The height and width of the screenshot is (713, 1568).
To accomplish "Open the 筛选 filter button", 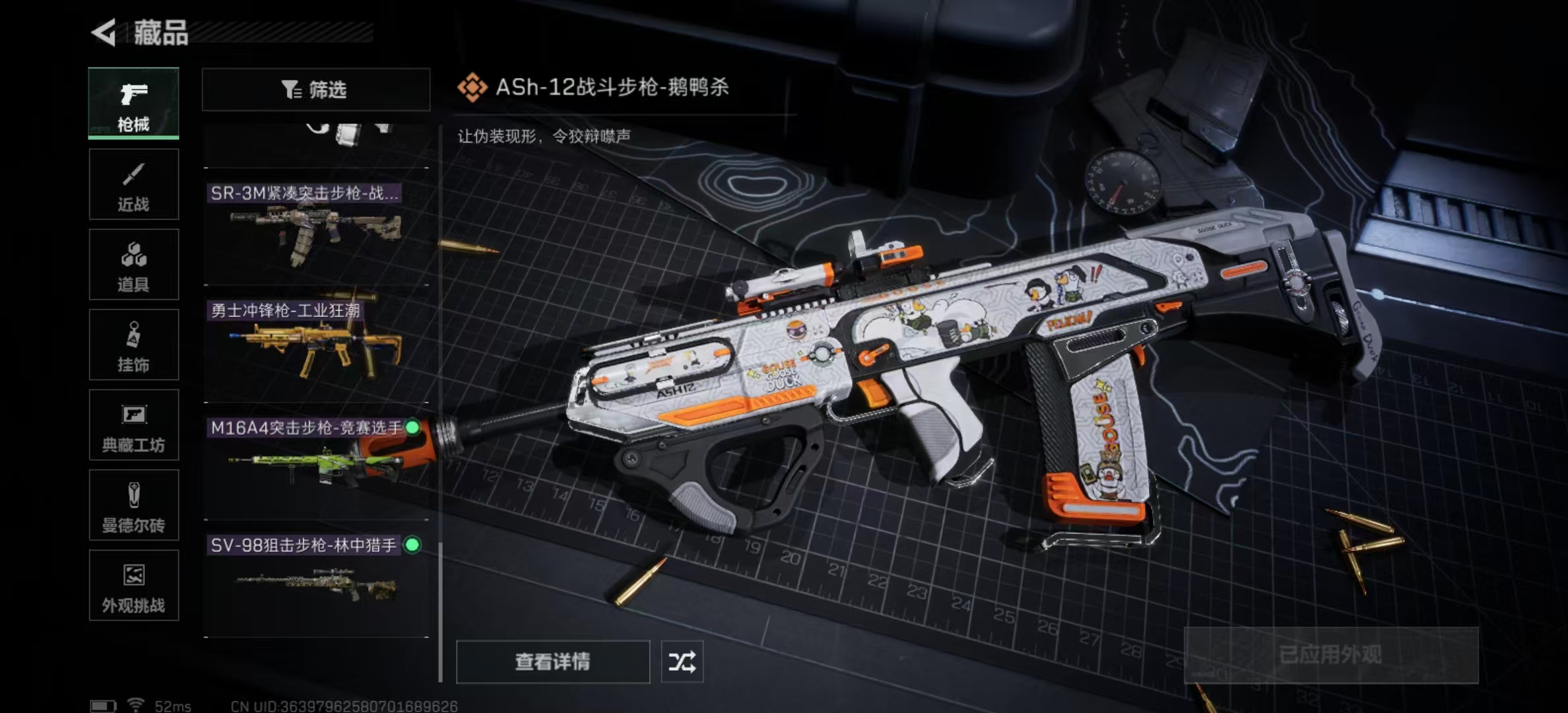I will tap(315, 89).
